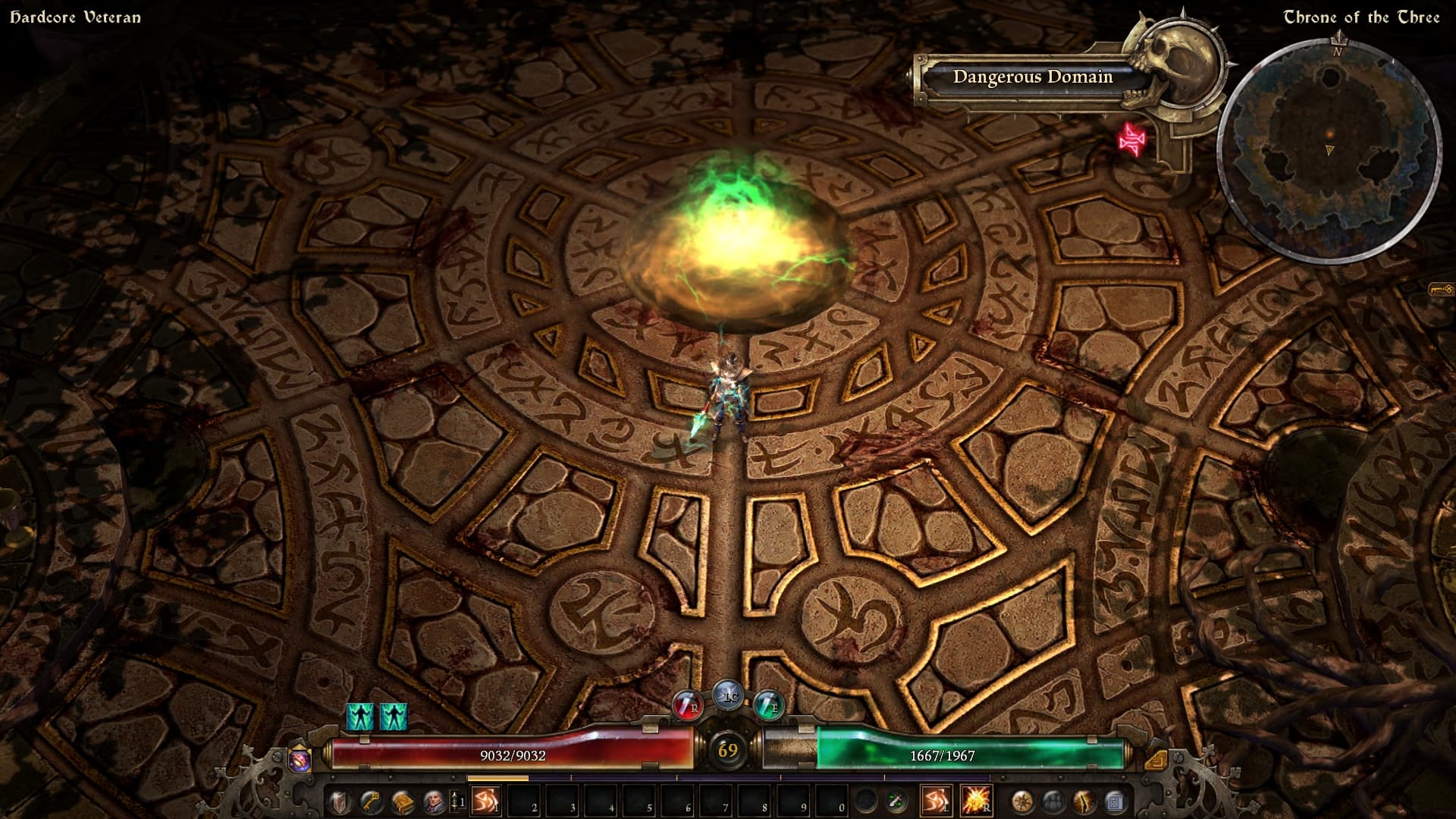The image size is (1456, 819).
Task: Click the pink rune marker icon
Action: (1131, 140)
